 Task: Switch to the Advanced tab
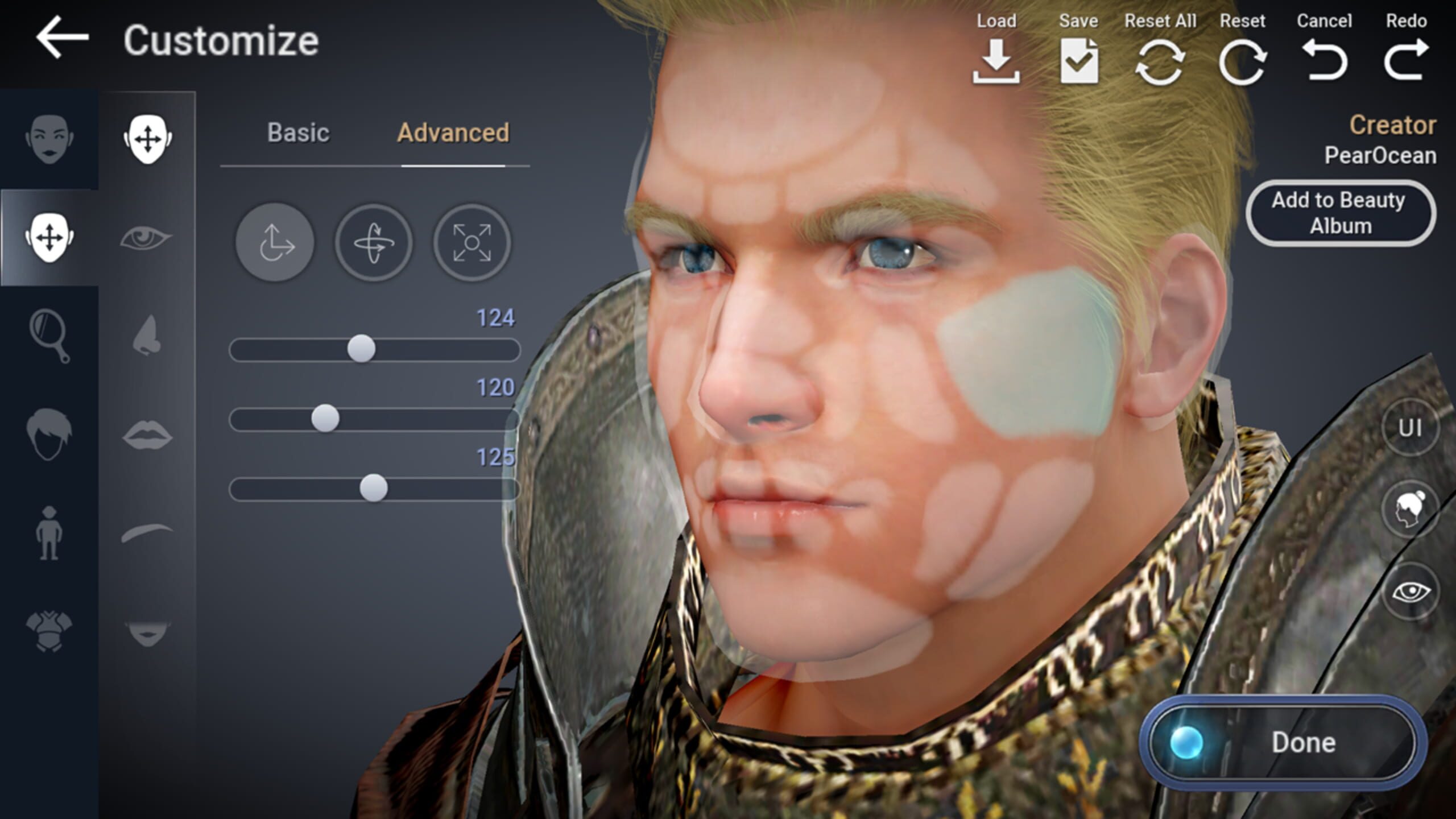click(453, 133)
